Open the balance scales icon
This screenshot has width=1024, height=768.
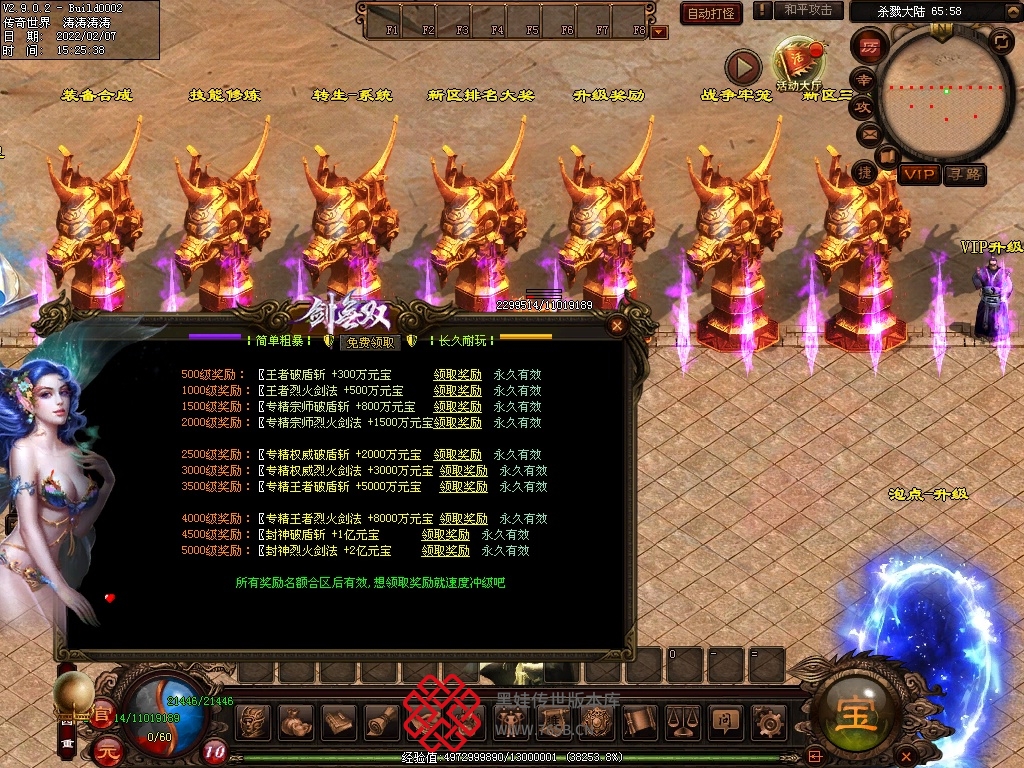[x=682, y=719]
